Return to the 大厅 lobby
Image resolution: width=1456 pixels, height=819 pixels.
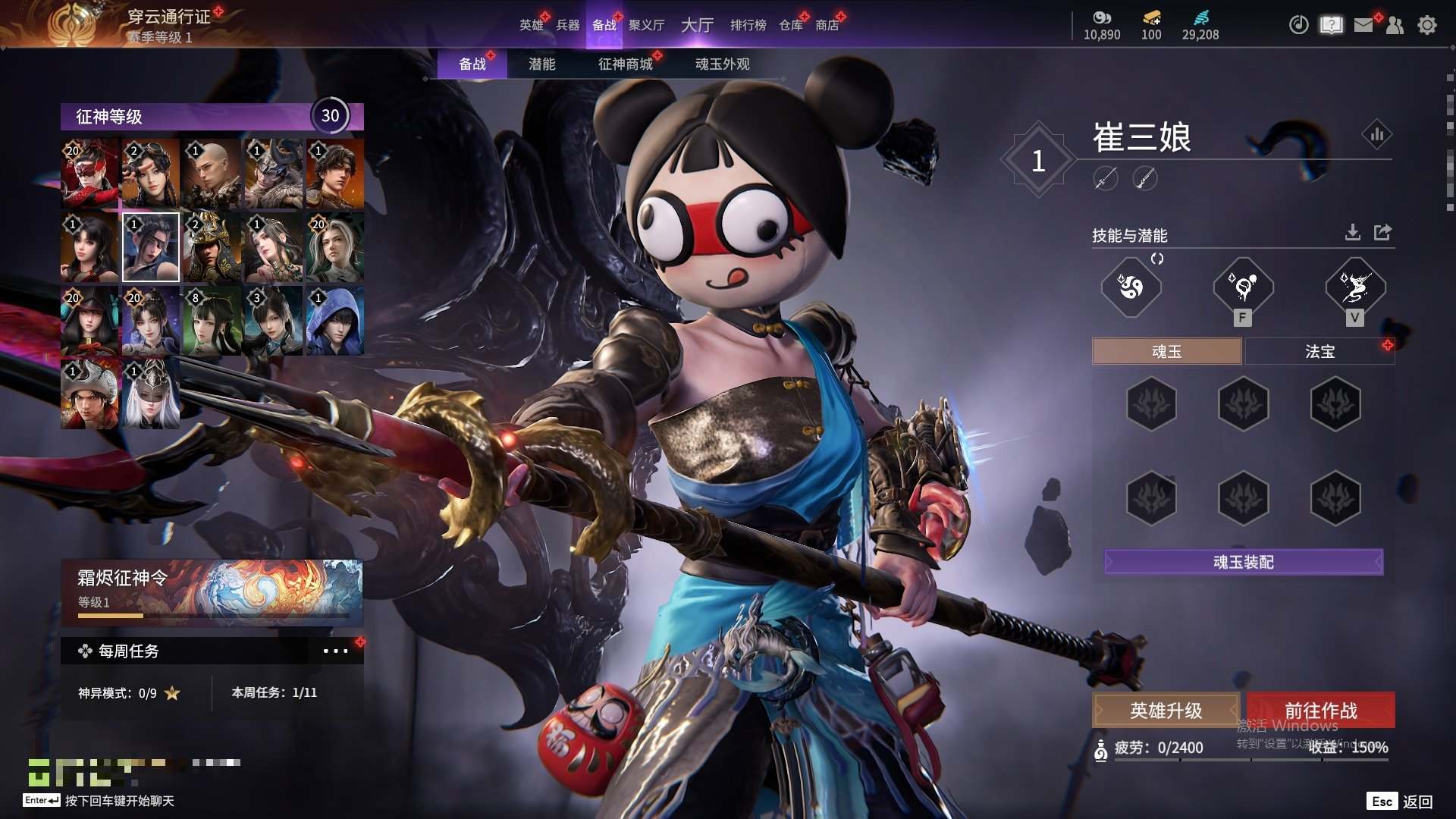697,25
